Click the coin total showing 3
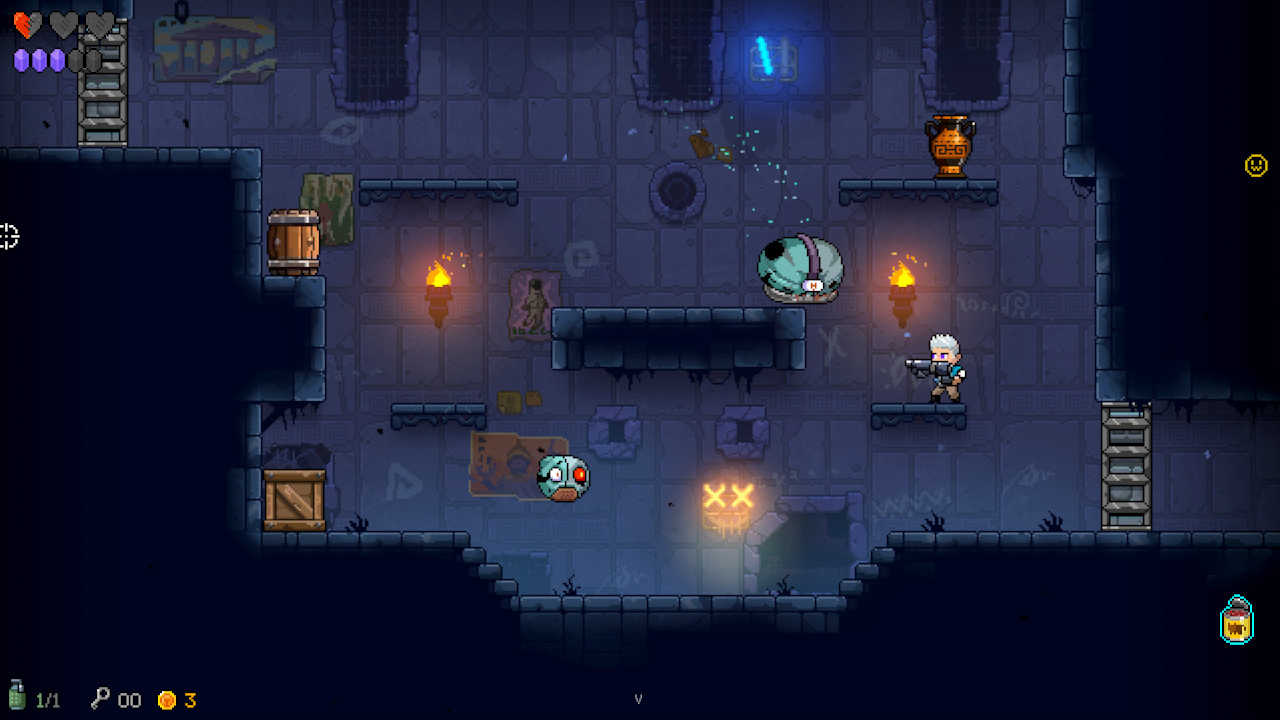The height and width of the screenshot is (720, 1280). [190, 700]
